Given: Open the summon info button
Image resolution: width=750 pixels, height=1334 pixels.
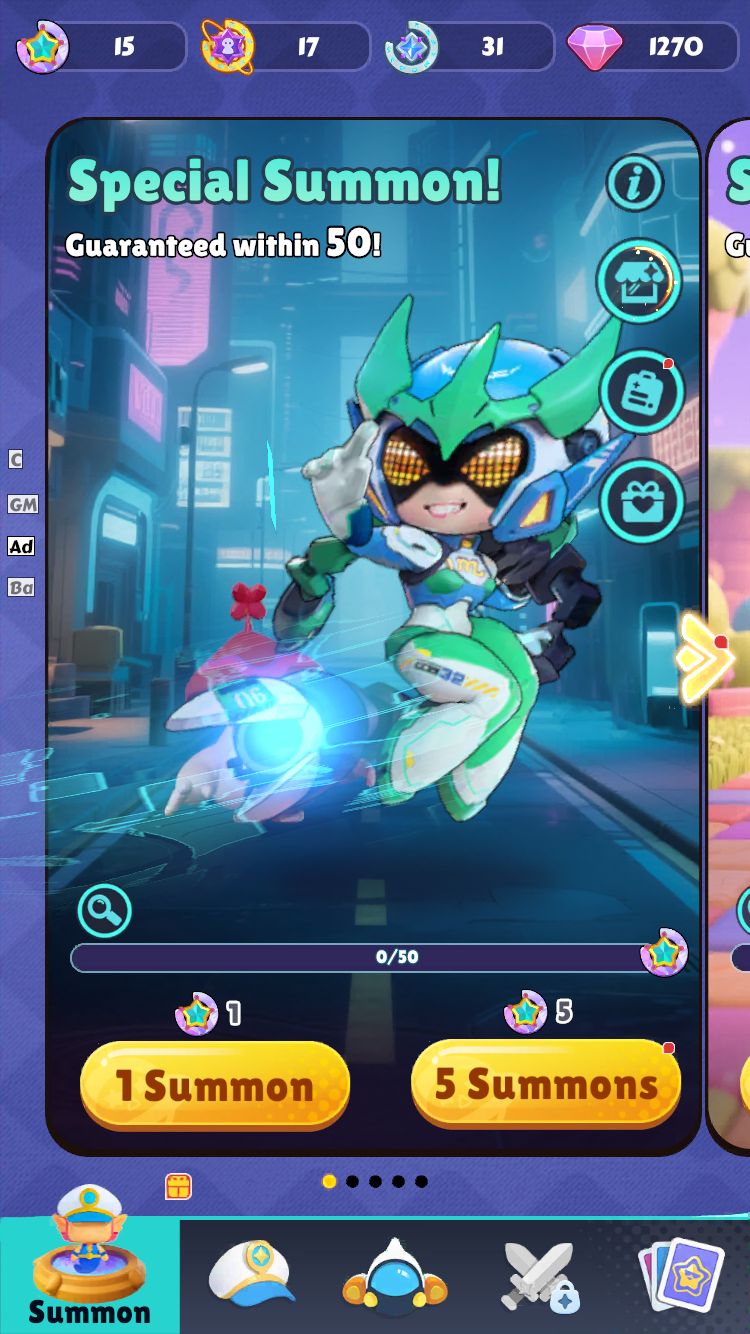Looking at the screenshot, I should coord(635,183).
